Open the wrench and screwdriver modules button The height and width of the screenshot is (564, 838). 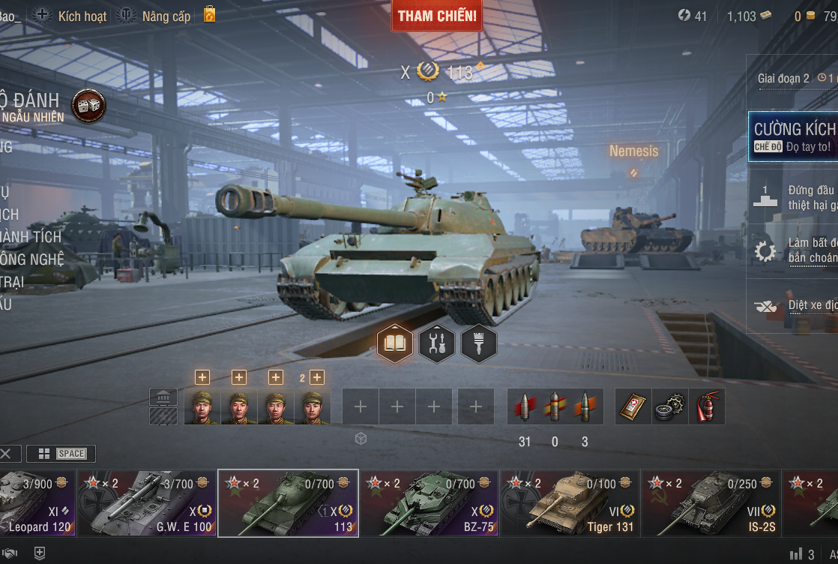[x=437, y=344]
